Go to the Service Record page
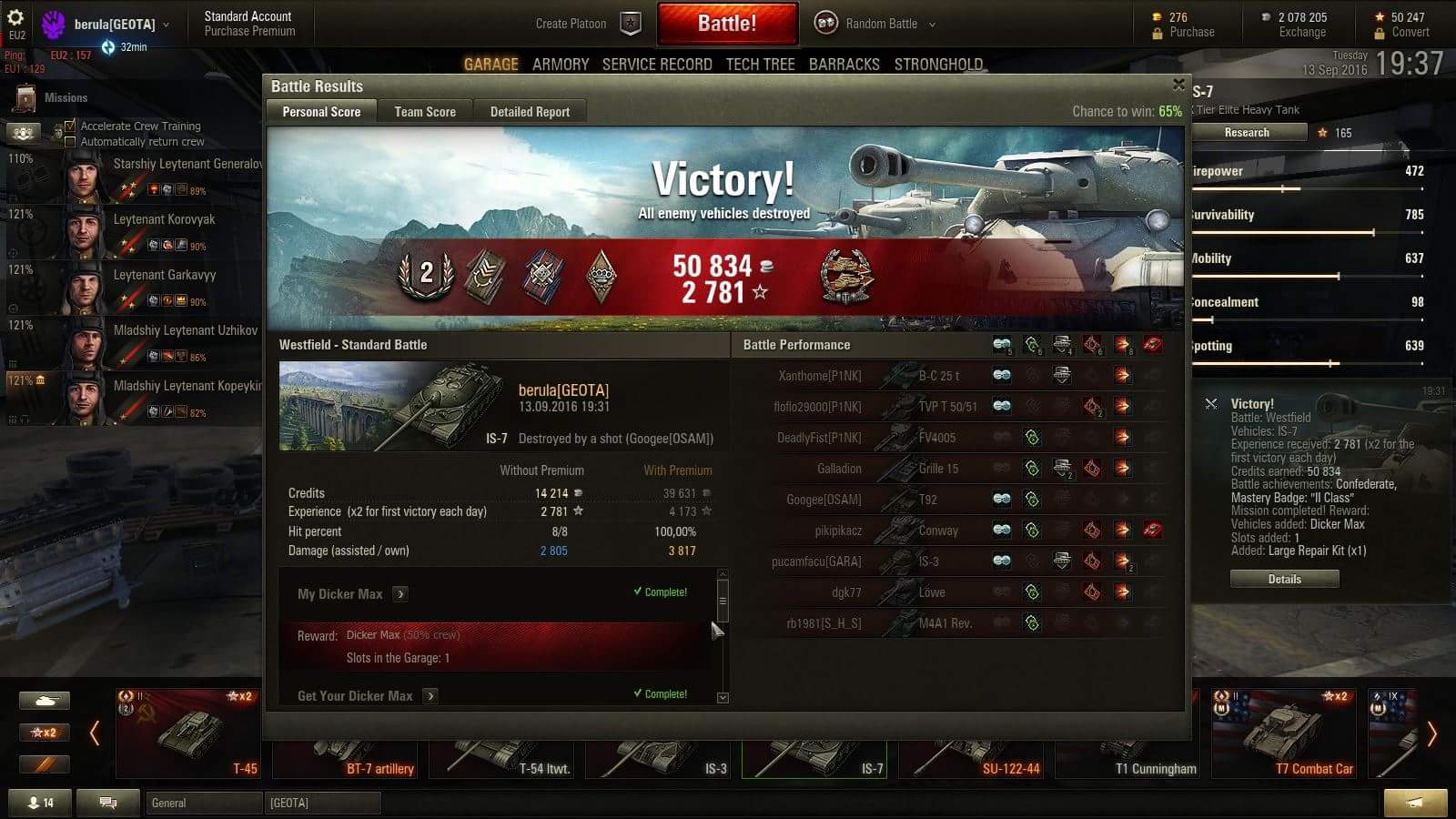This screenshot has height=819, width=1456. 657,65
